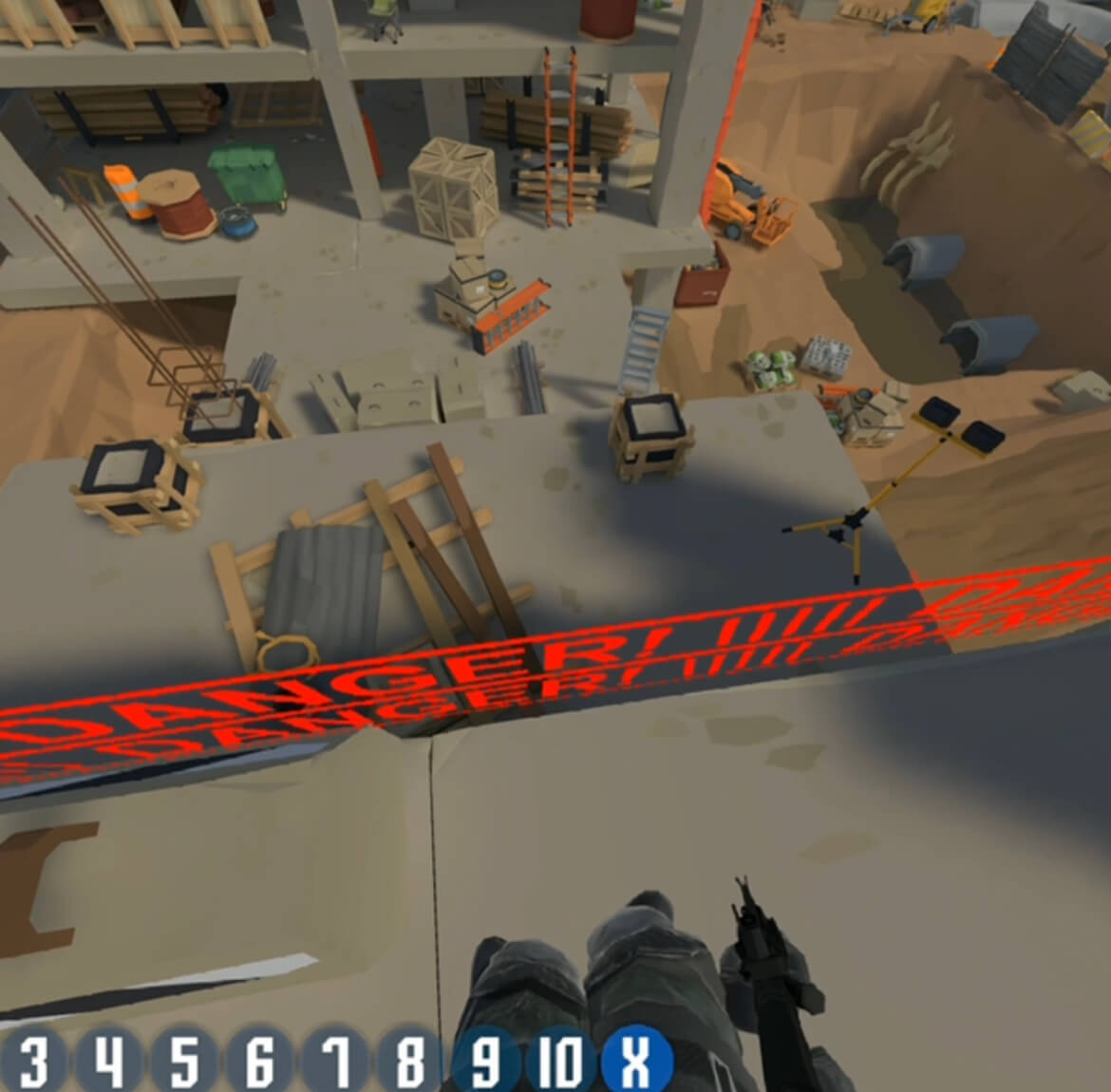Select the number 9 circle

click(x=485, y=1061)
